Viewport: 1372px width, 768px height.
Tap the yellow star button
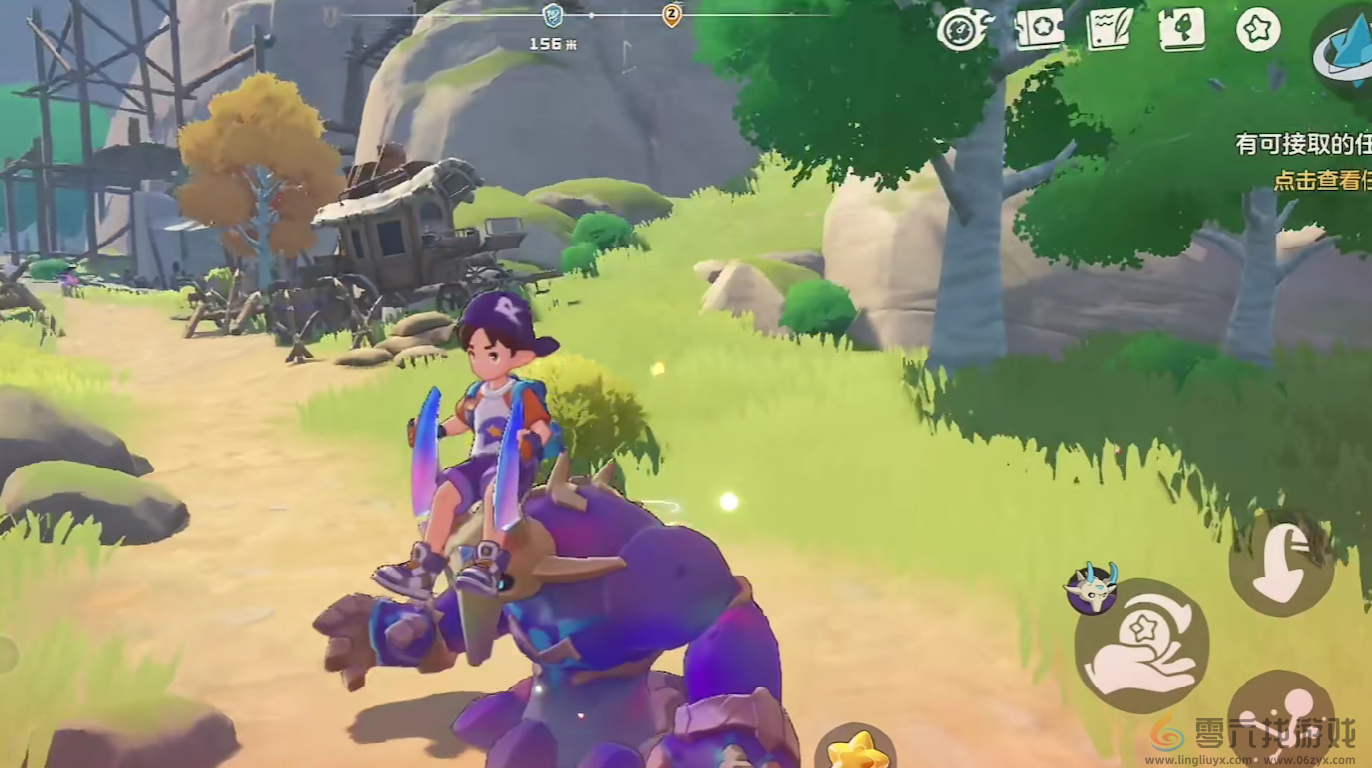coord(856,748)
